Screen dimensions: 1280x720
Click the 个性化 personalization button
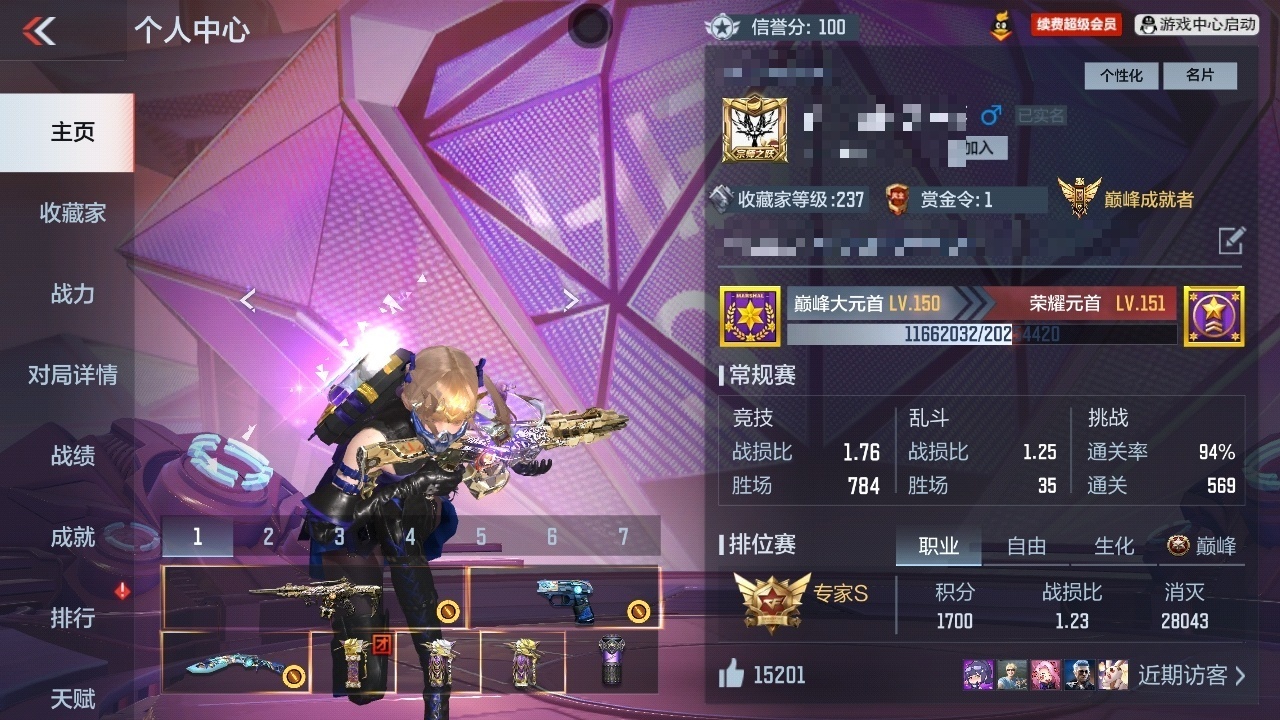point(1121,76)
